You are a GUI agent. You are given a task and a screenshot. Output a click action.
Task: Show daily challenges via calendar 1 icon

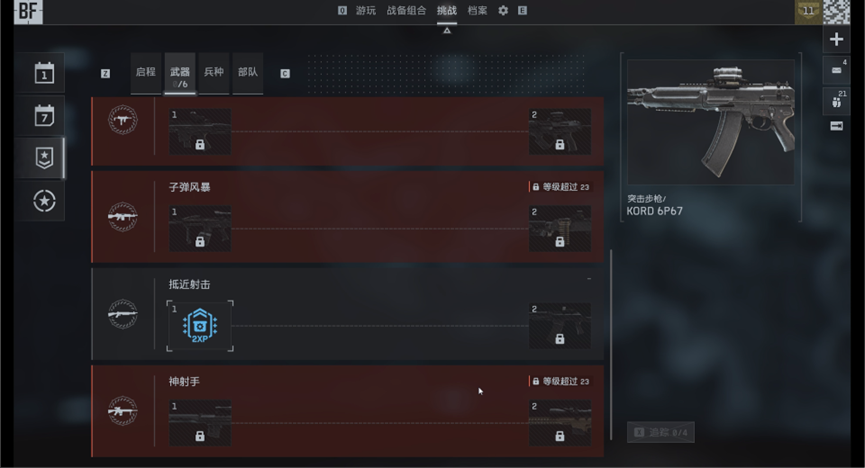[45, 73]
